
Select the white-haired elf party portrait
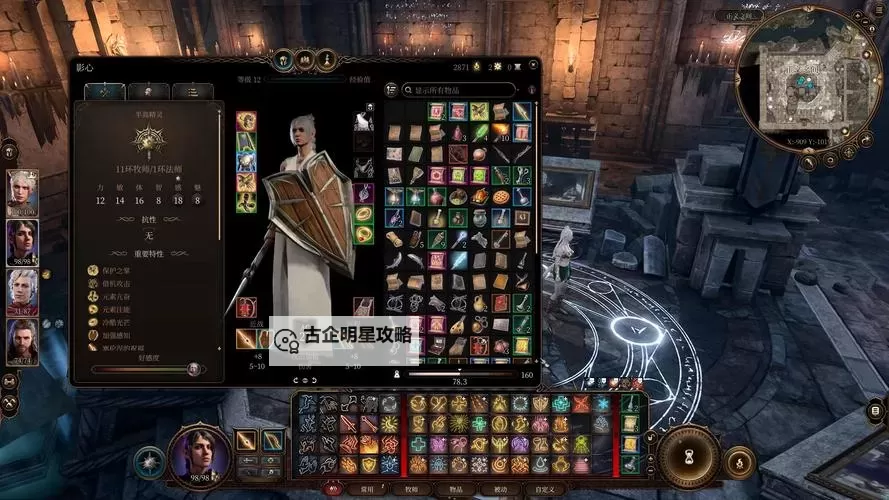(22, 190)
